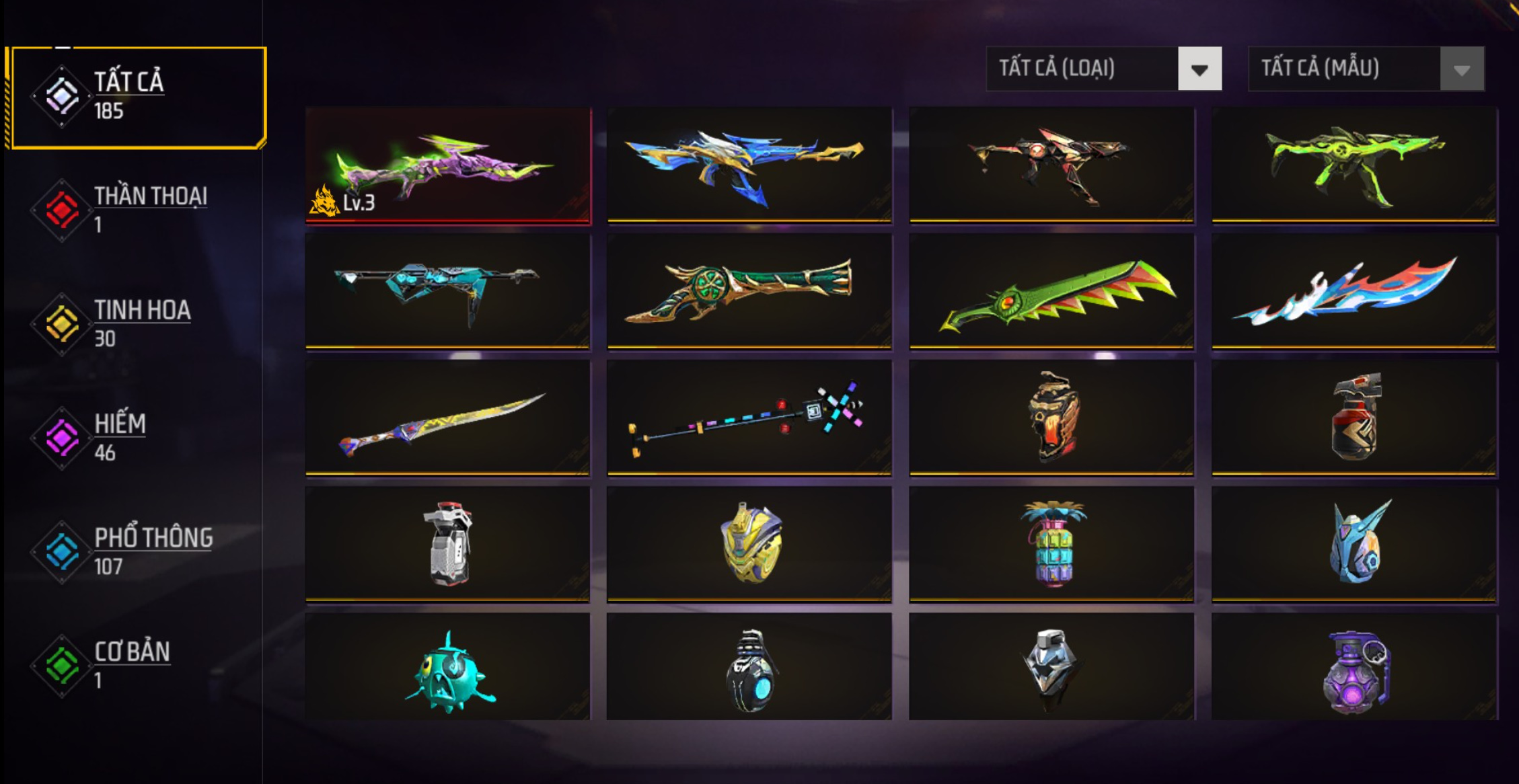This screenshot has width=1519, height=784.
Task: Switch to the Thần Thoại tab
Action: tap(138, 210)
